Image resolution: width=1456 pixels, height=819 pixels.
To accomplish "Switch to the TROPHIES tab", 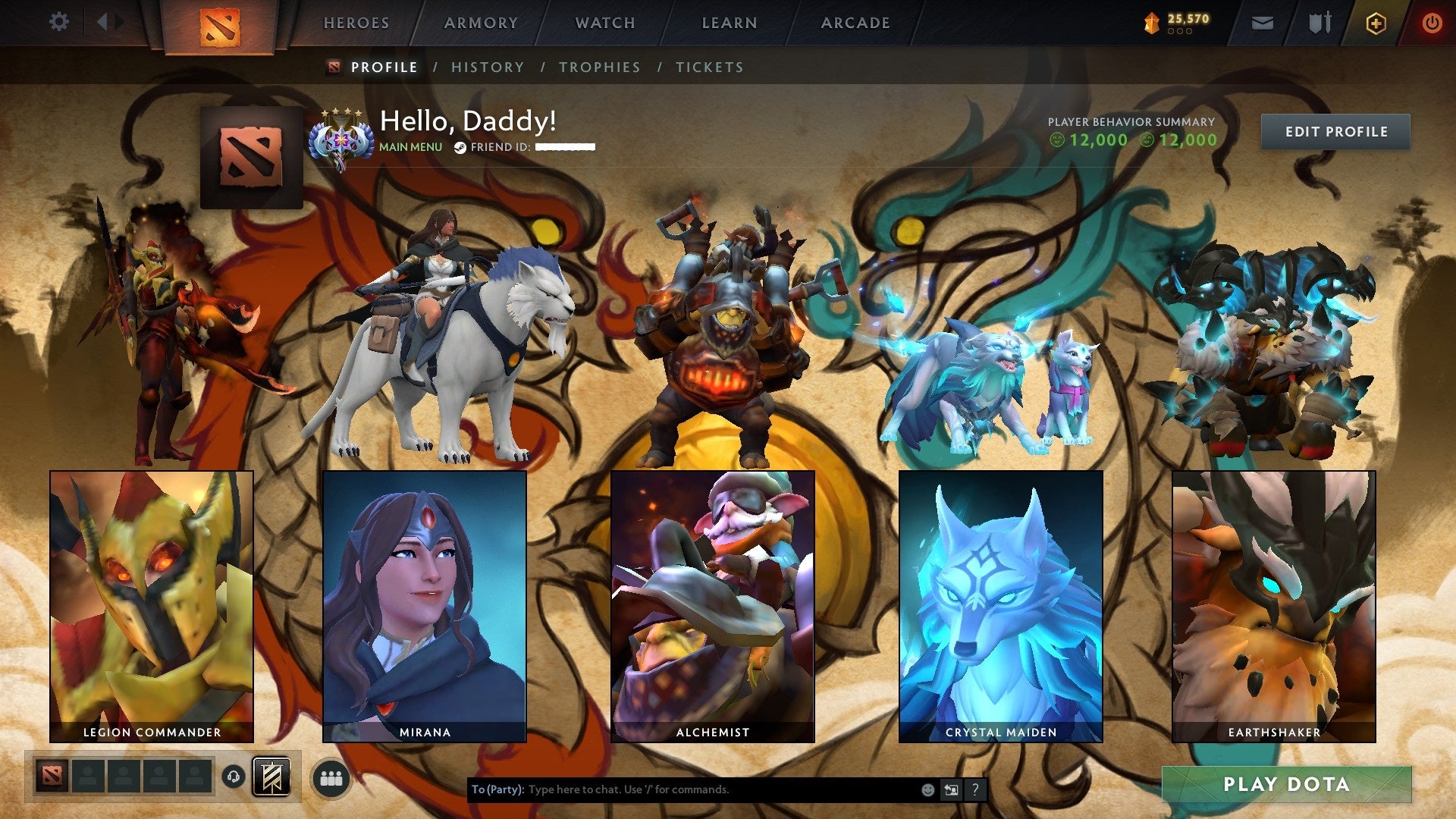I will 600,67.
